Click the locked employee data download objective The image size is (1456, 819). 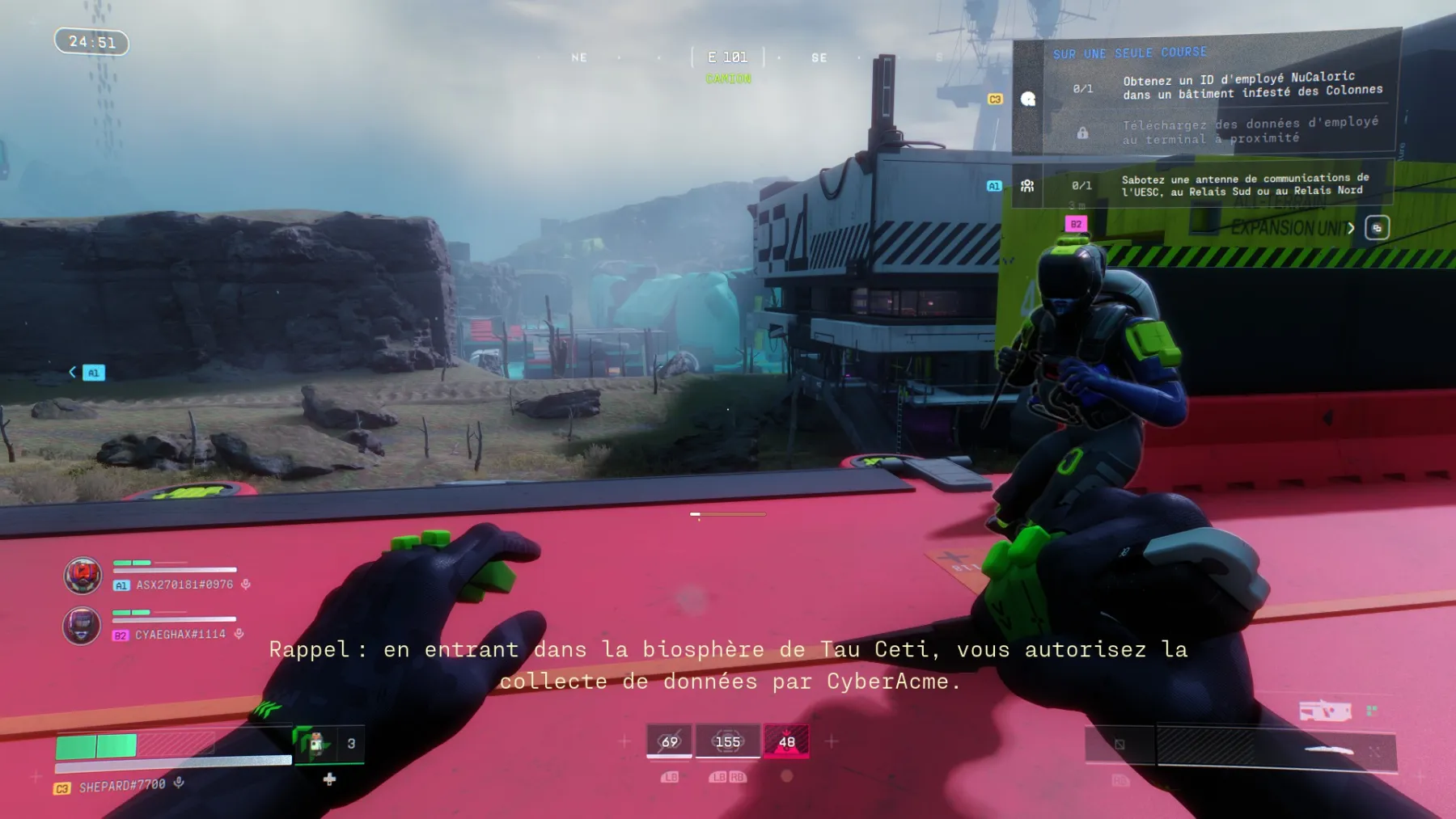[x=1249, y=132]
